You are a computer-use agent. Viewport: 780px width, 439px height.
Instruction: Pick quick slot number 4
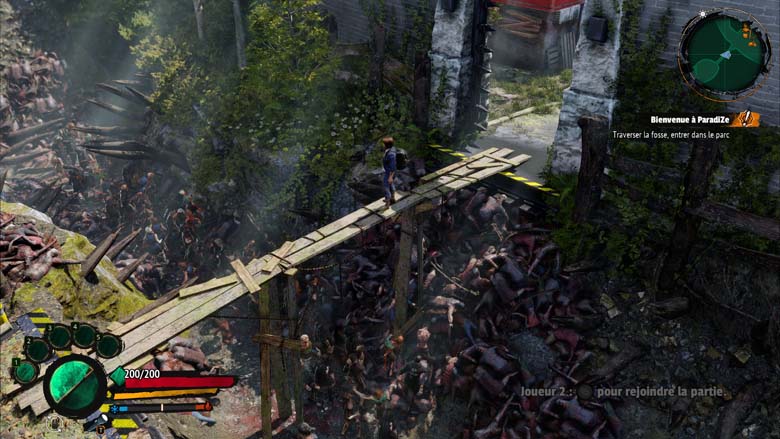[84, 336]
